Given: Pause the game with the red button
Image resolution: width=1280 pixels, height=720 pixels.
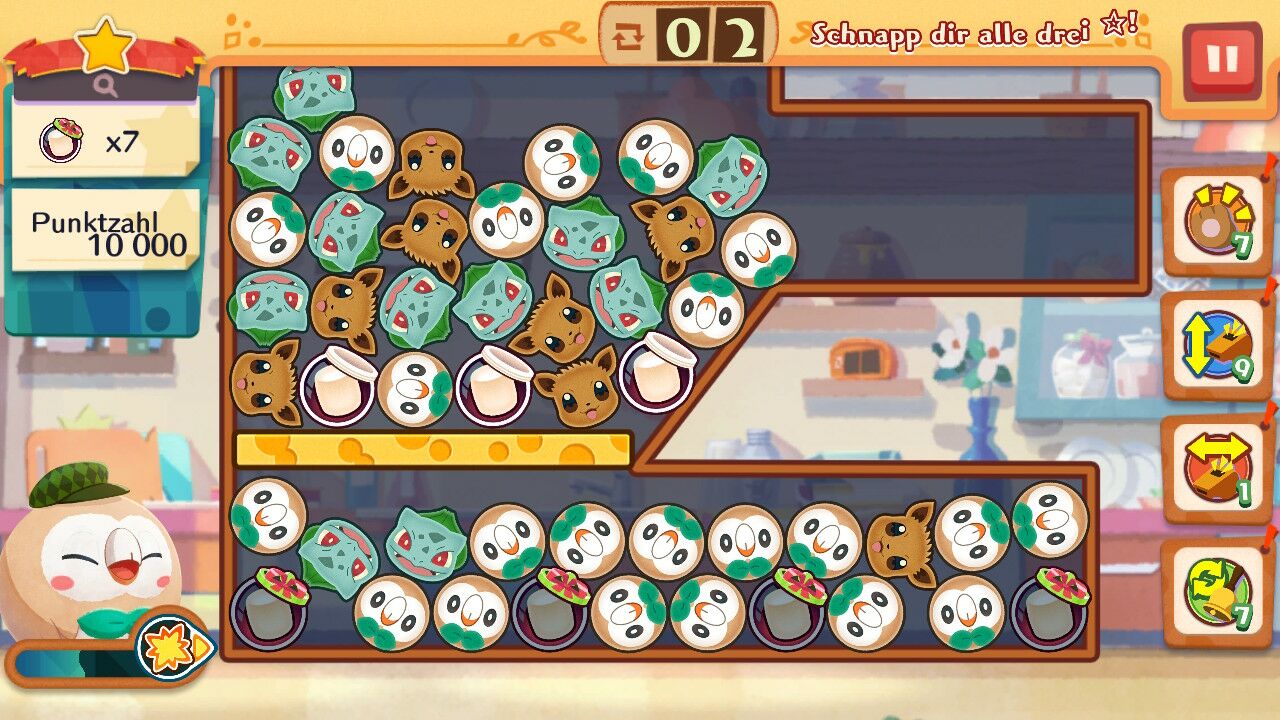Looking at the screenshot, I should 1221,60.
